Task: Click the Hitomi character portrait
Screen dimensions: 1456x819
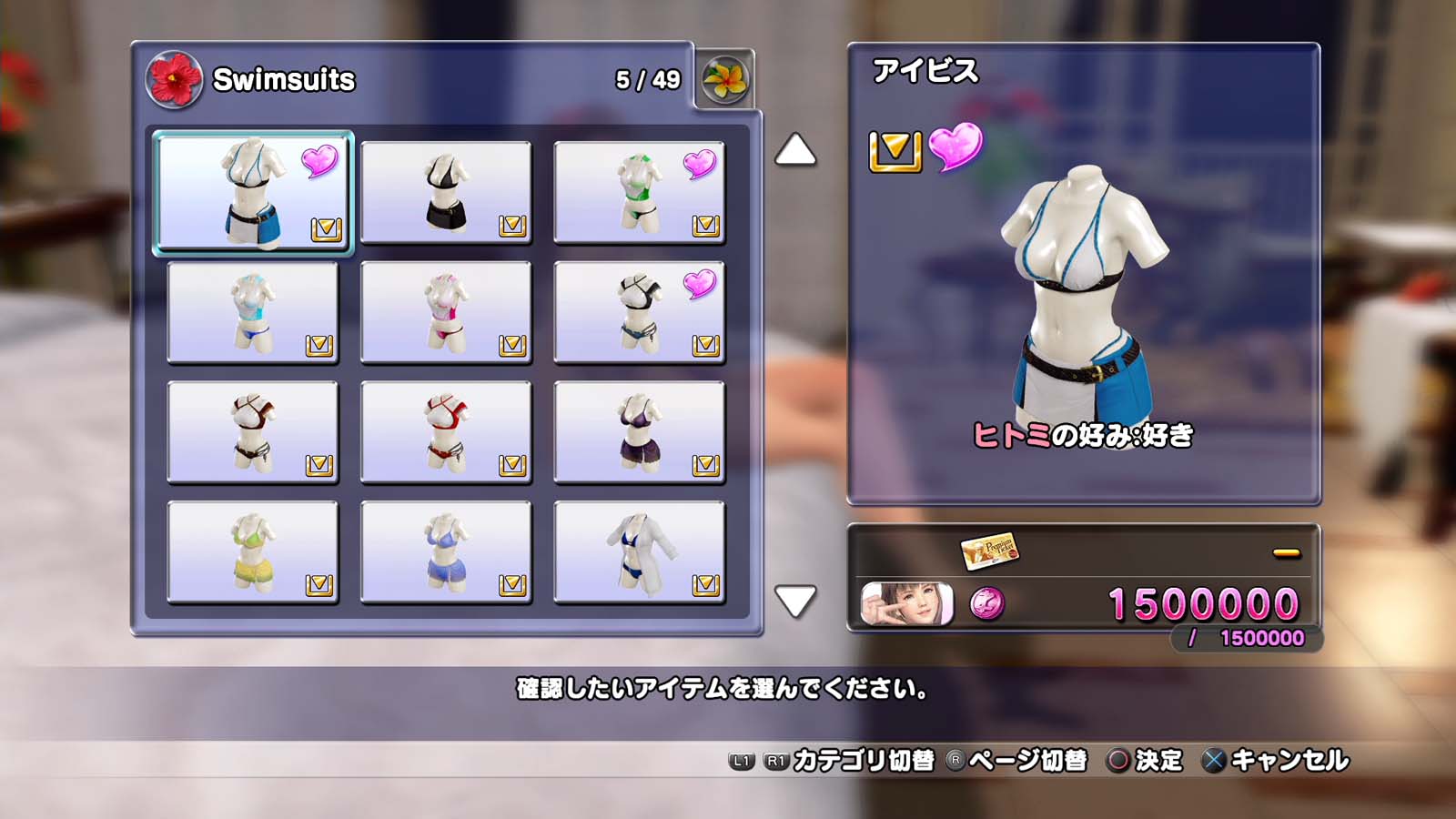Action: (x=906, y=603)
